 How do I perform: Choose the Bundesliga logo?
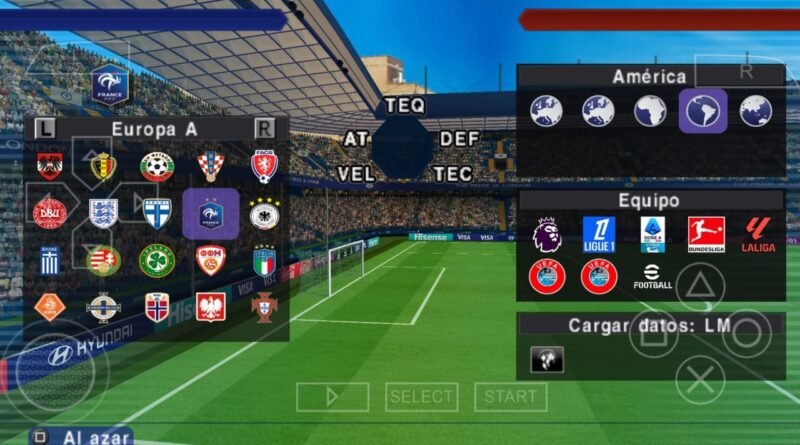point(706,235)
